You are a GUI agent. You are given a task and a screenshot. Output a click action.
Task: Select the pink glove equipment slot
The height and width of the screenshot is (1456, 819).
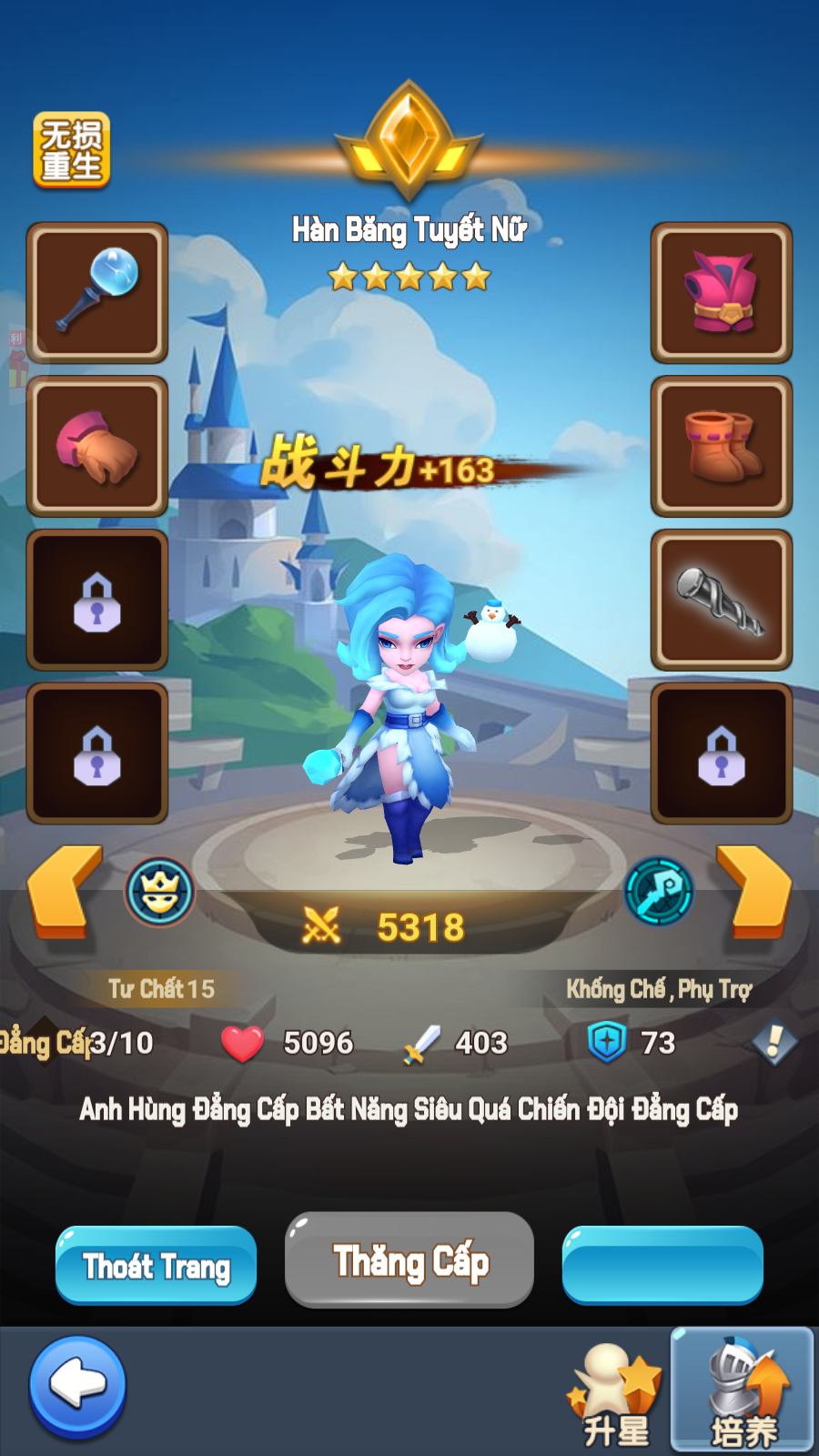[97, 446]
